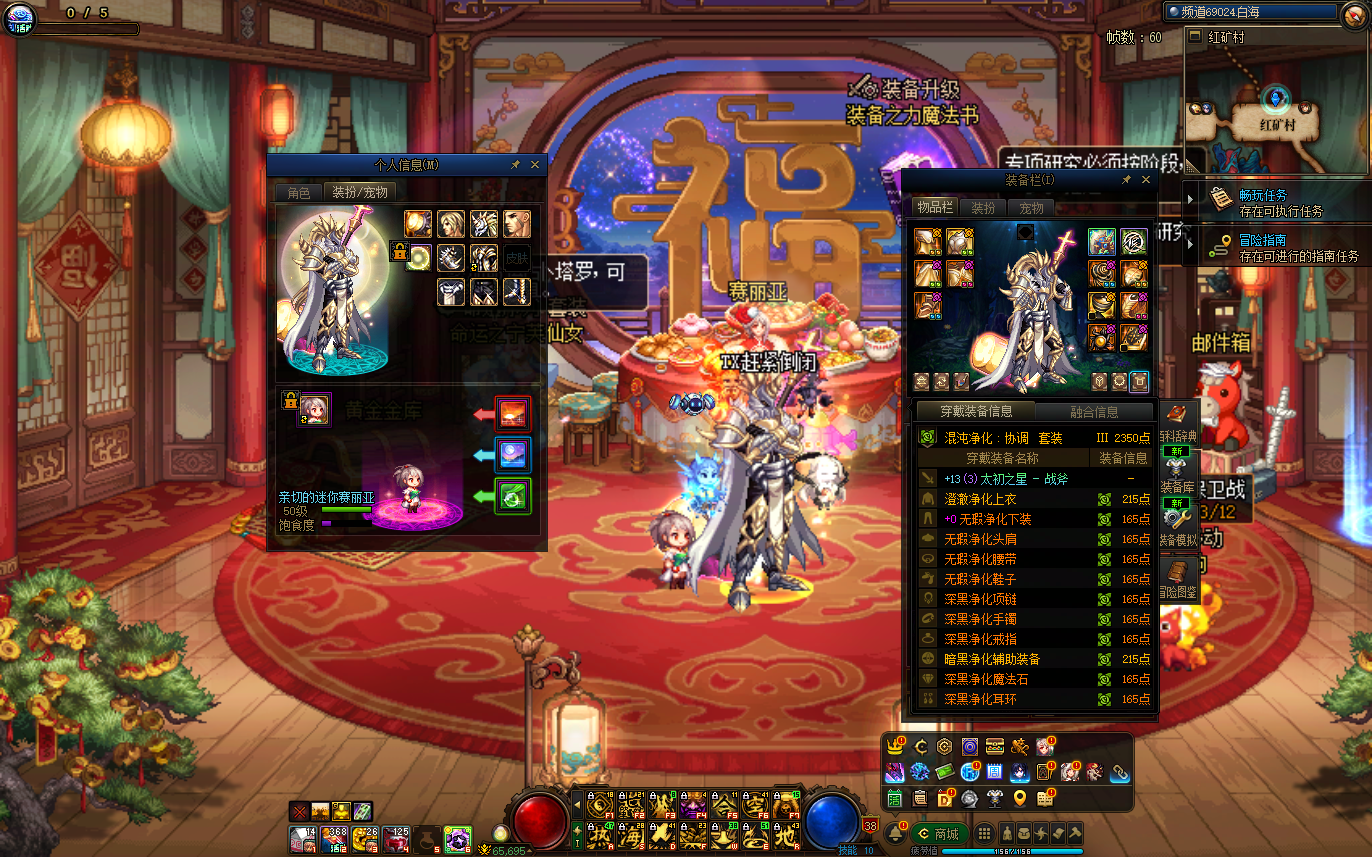Switch to the 装扮 tab in 装备栏
1372x857 pixels.
click(x=983, y=208)
